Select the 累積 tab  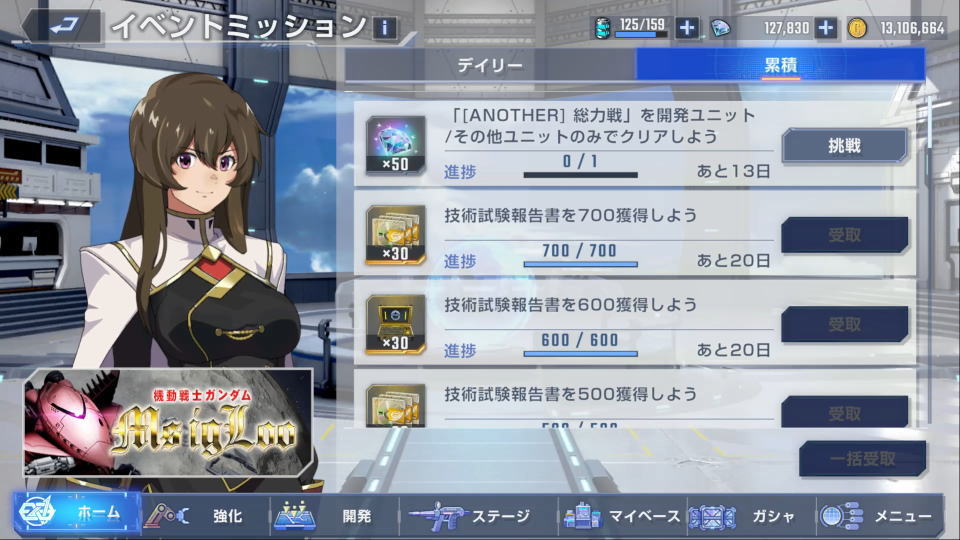click(x=780, y=66)
